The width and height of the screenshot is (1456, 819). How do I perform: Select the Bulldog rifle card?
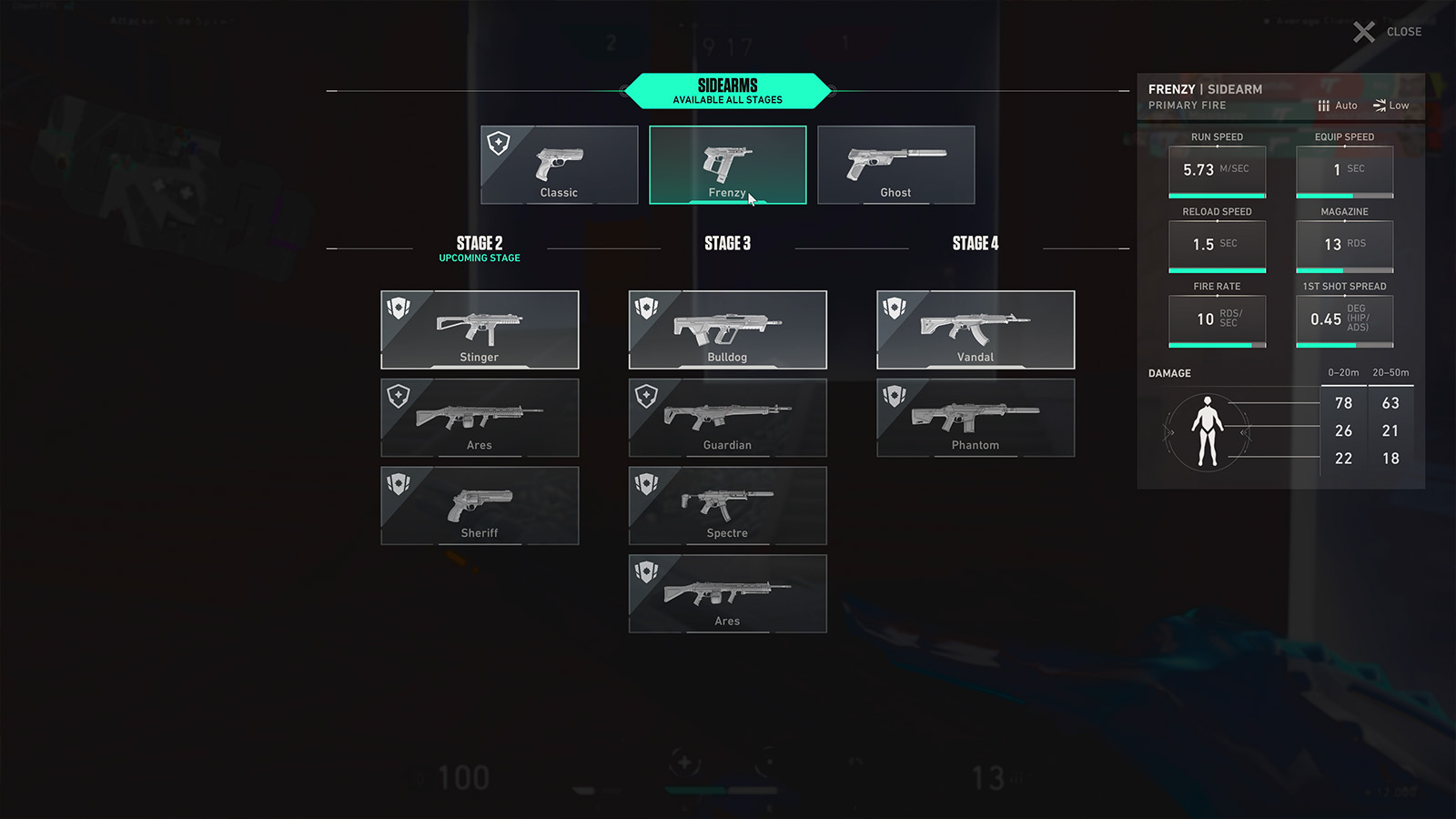coord(727,329)
